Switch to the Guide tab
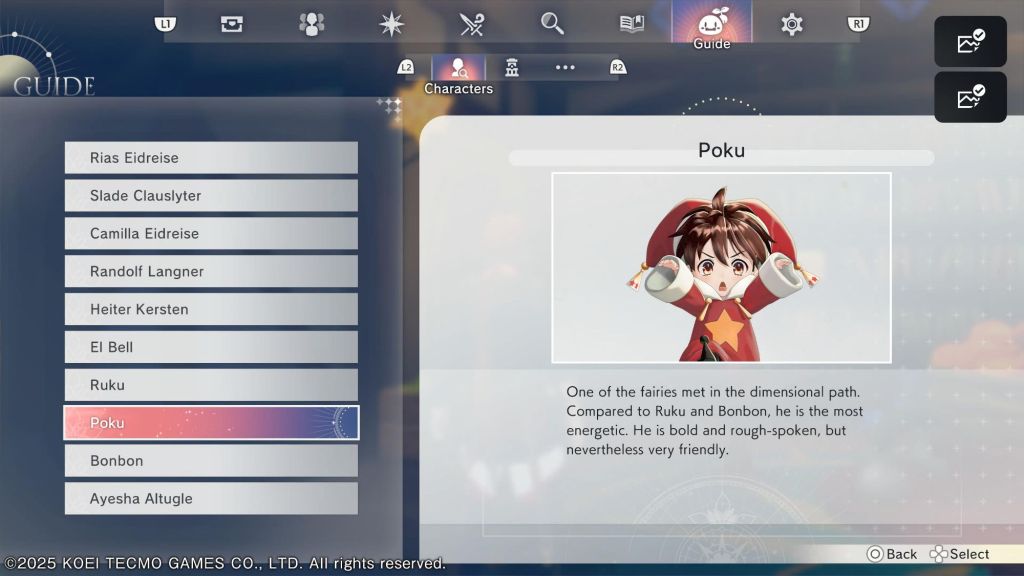This screenshot has width=1024, height=576. 711,25
